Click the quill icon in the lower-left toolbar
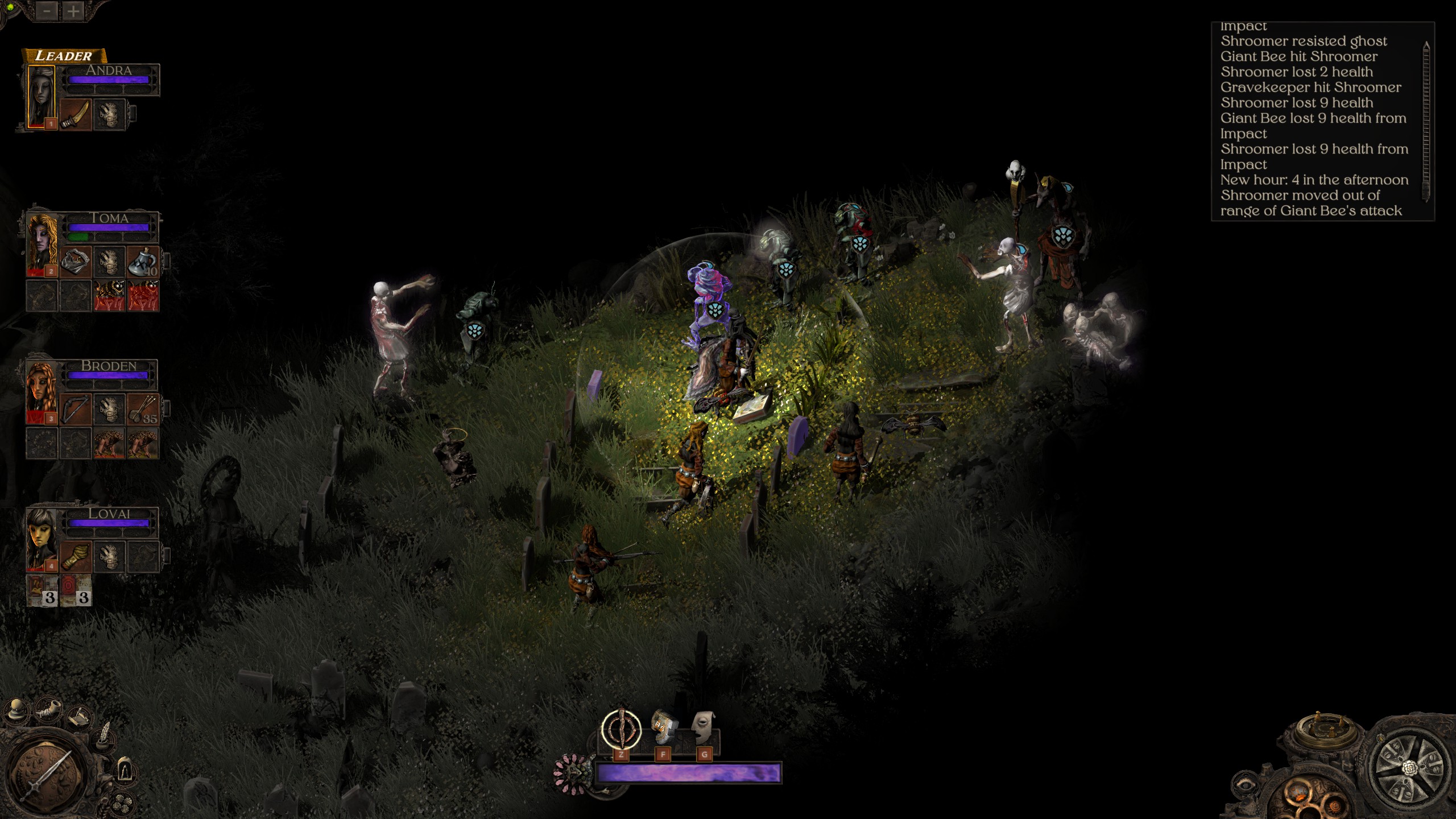 [104, 737]
